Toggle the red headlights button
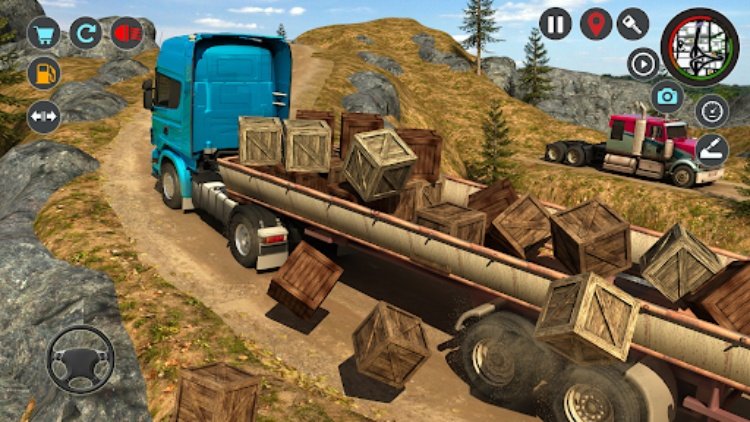This screenshot has width=750, height=422. click(x=127, y=34)
